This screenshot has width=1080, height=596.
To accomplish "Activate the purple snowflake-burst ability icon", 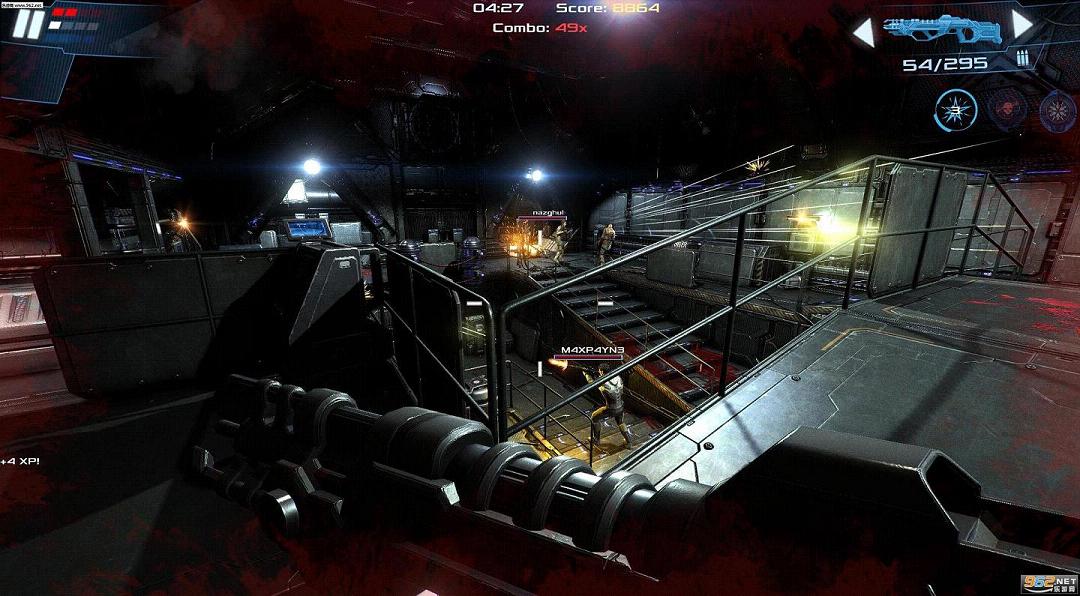I will 1056,110.
